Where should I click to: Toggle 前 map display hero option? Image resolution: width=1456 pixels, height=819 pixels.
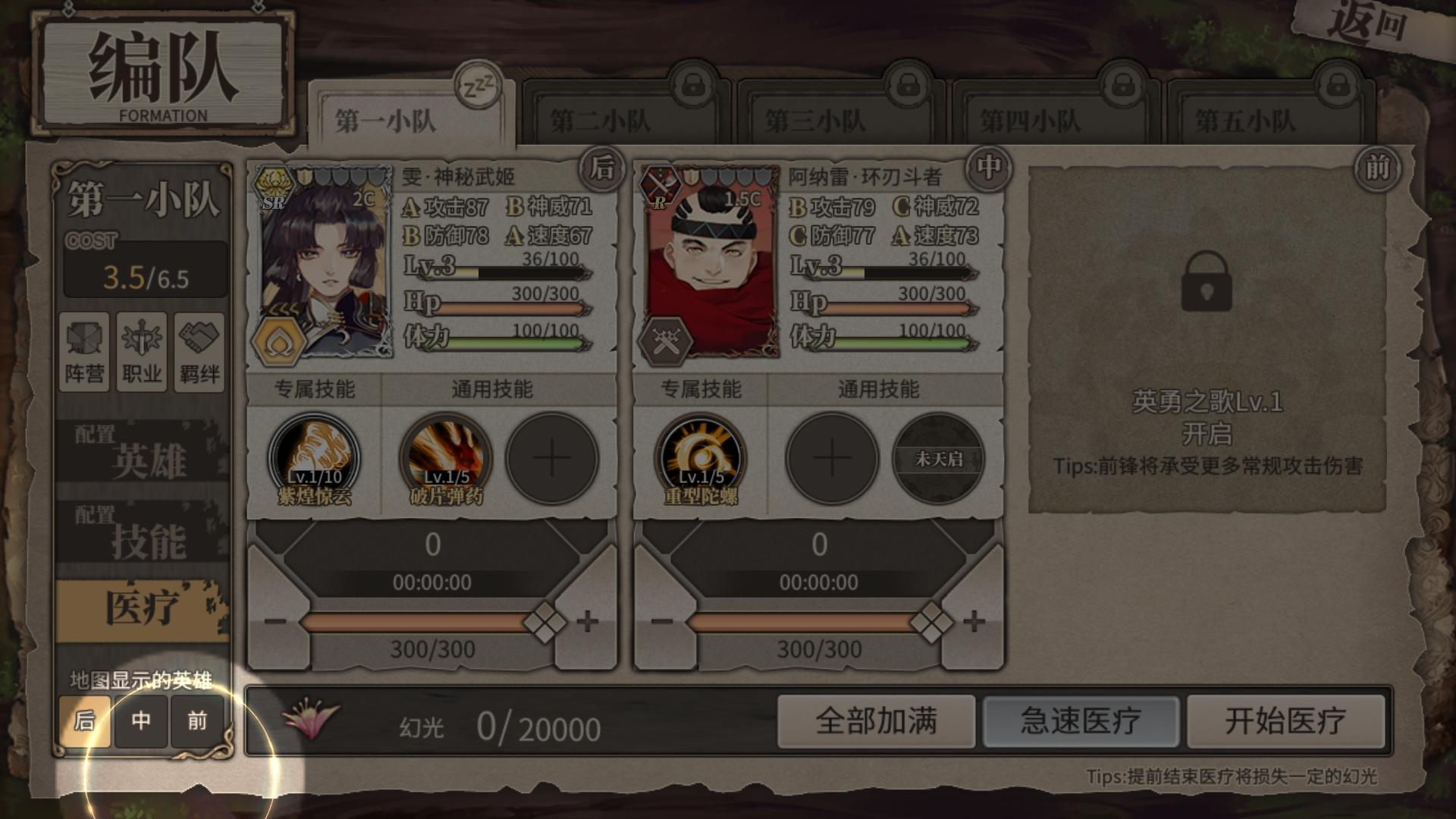coord(197,722)
